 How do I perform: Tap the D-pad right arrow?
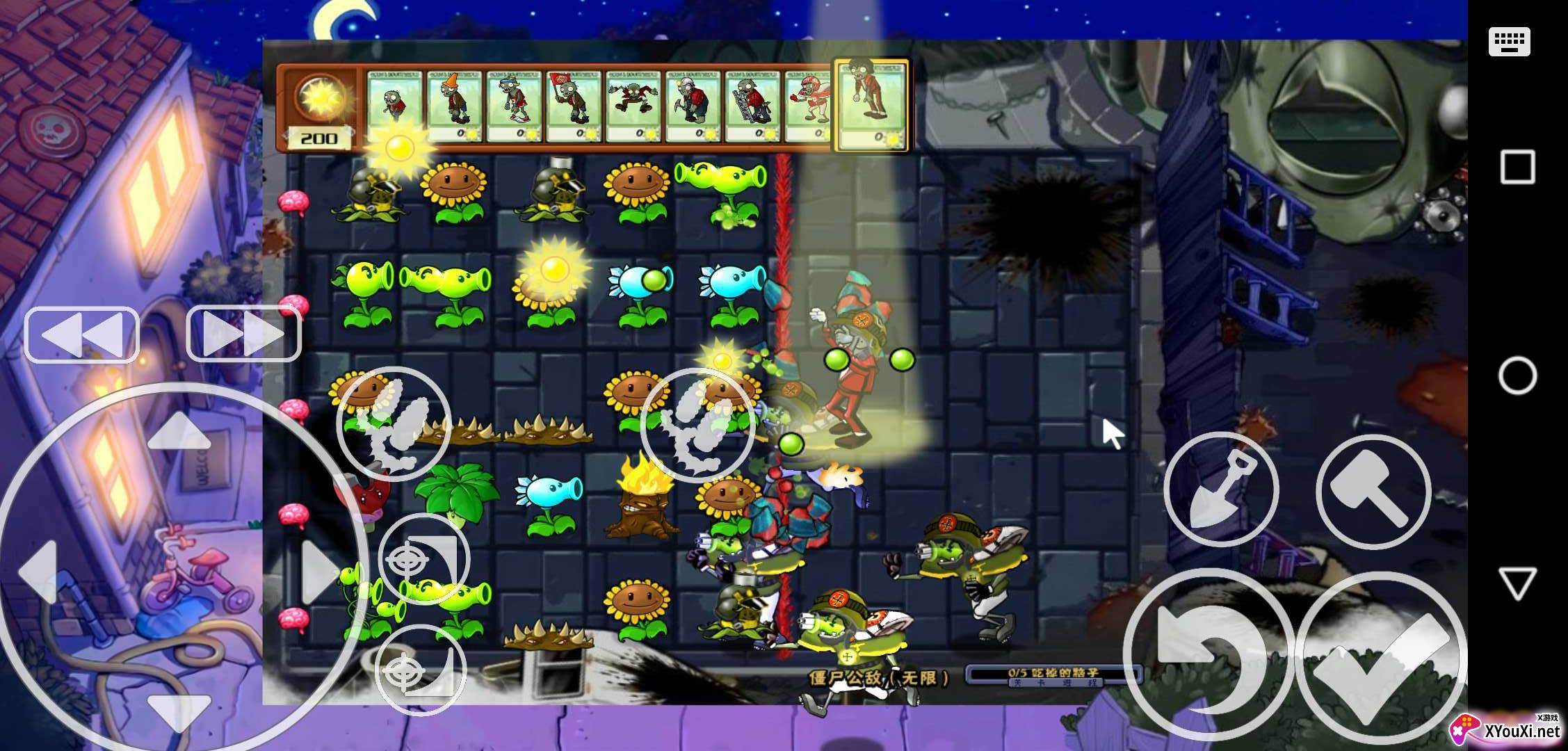[x=320, y=572]
